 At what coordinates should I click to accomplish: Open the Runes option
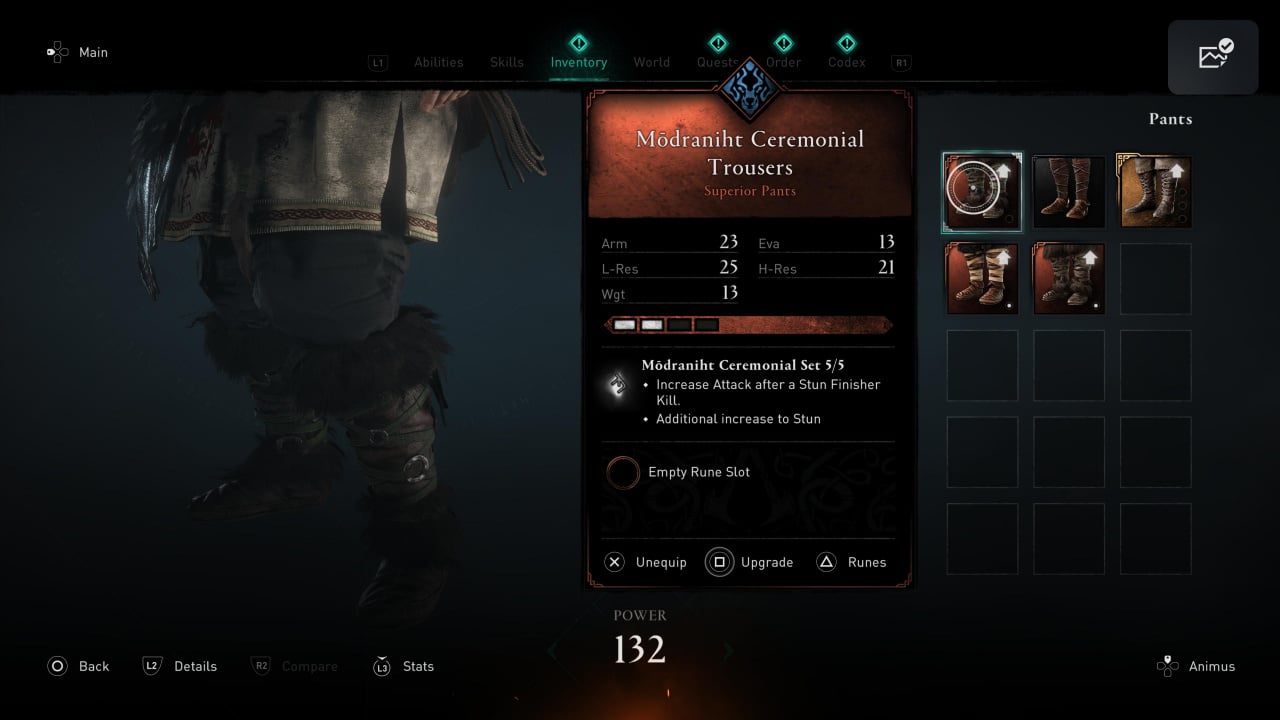[852, 562]
